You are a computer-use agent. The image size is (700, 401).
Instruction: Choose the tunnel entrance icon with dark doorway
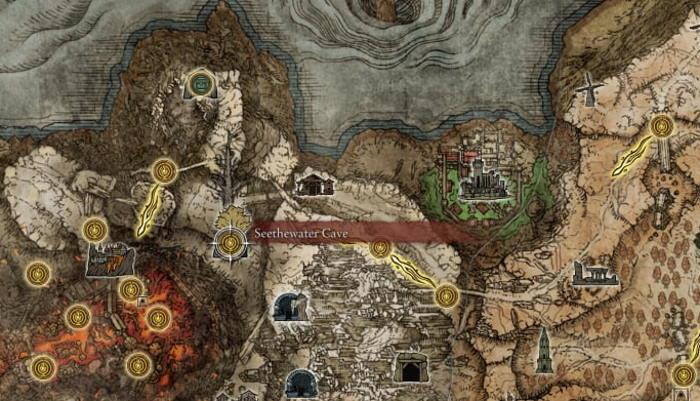[409, 366]
